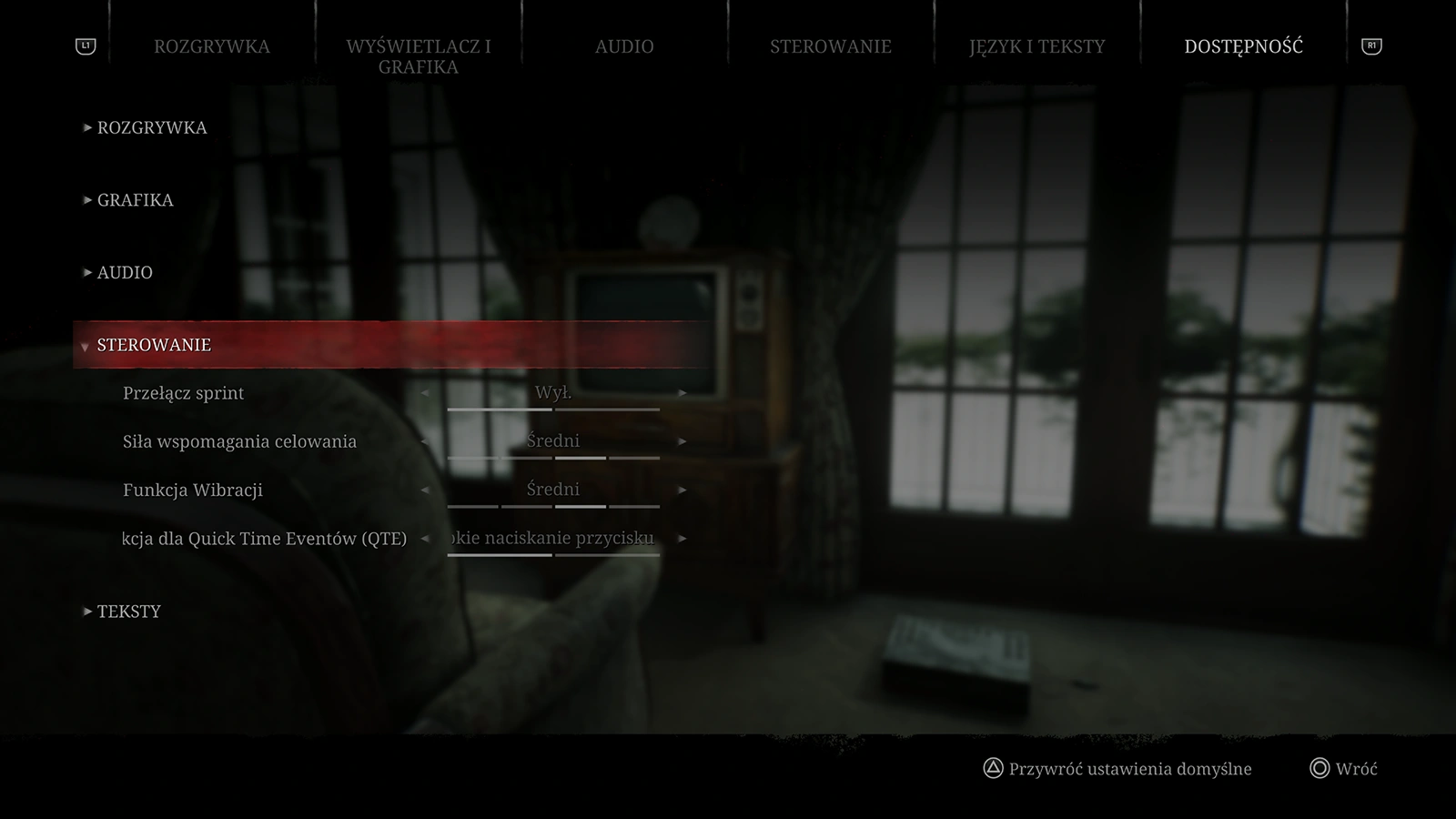This screenshot has height=819, width=1456.
Task: Collapse the STEROWANIE section
Action: pos(154,345)
